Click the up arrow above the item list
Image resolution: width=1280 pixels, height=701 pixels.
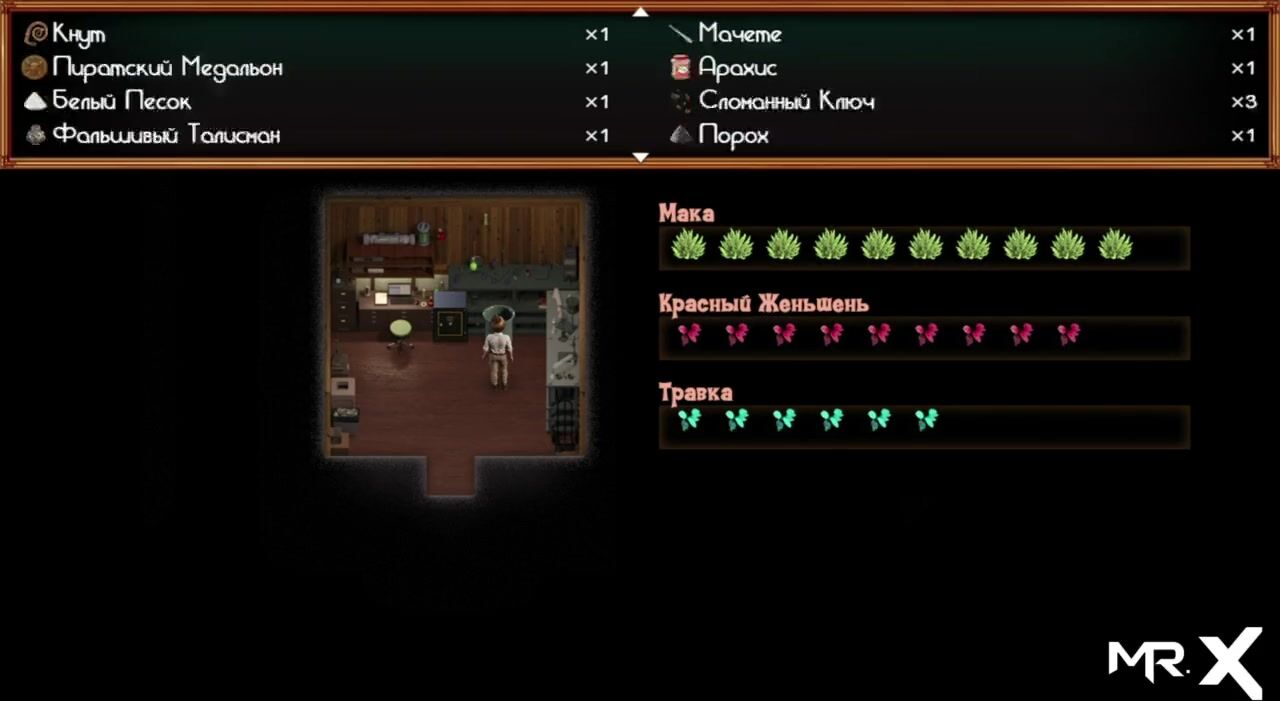click(641, 12)
